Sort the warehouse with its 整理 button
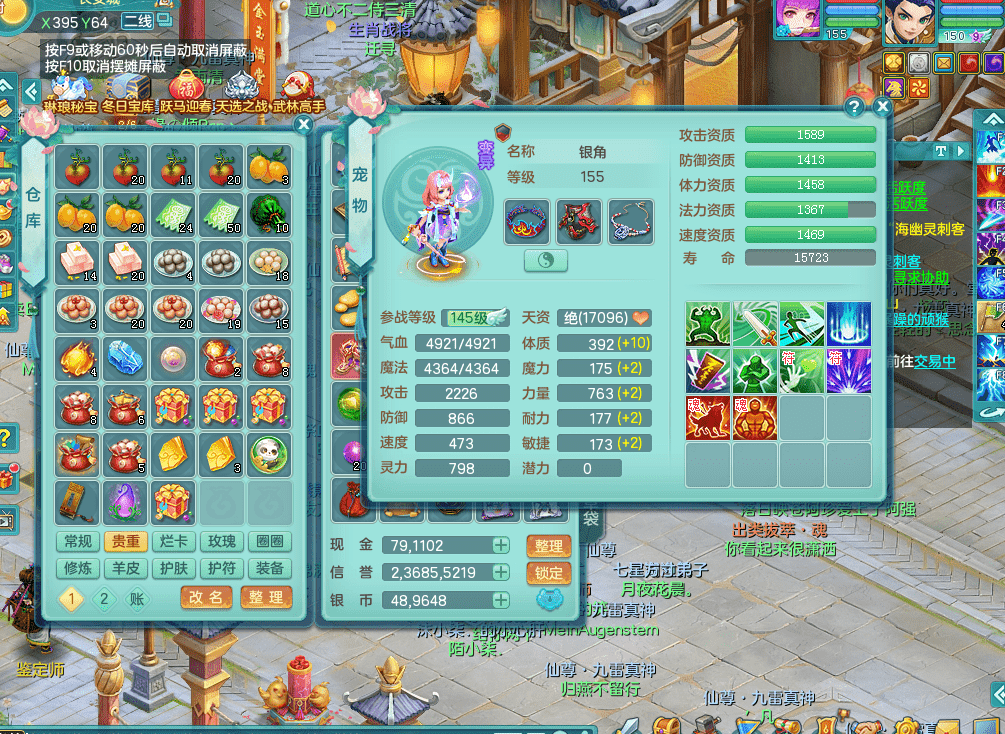 [x=265, y=597]
